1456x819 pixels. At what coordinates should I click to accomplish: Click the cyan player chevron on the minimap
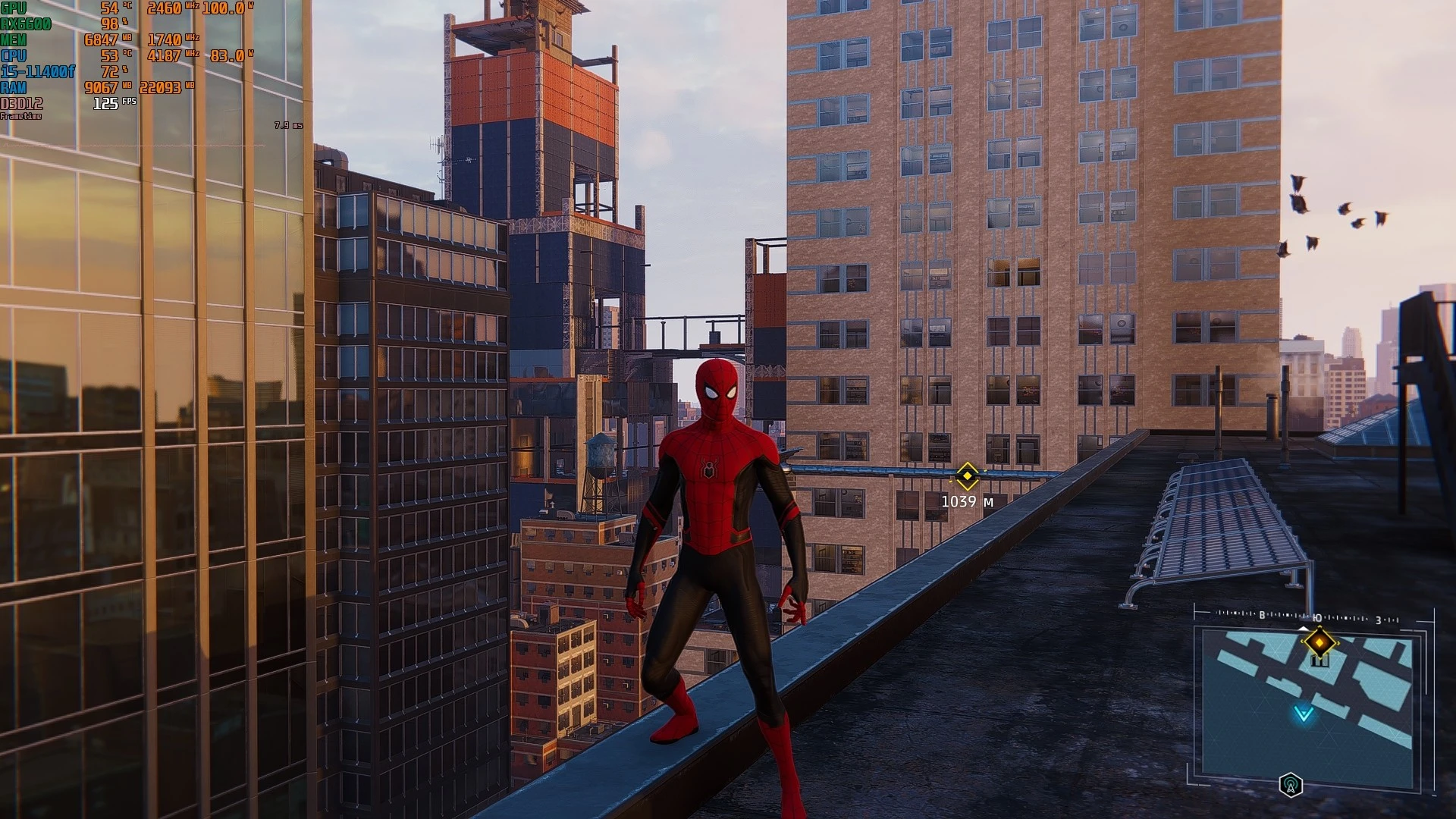pos(1303,714)
